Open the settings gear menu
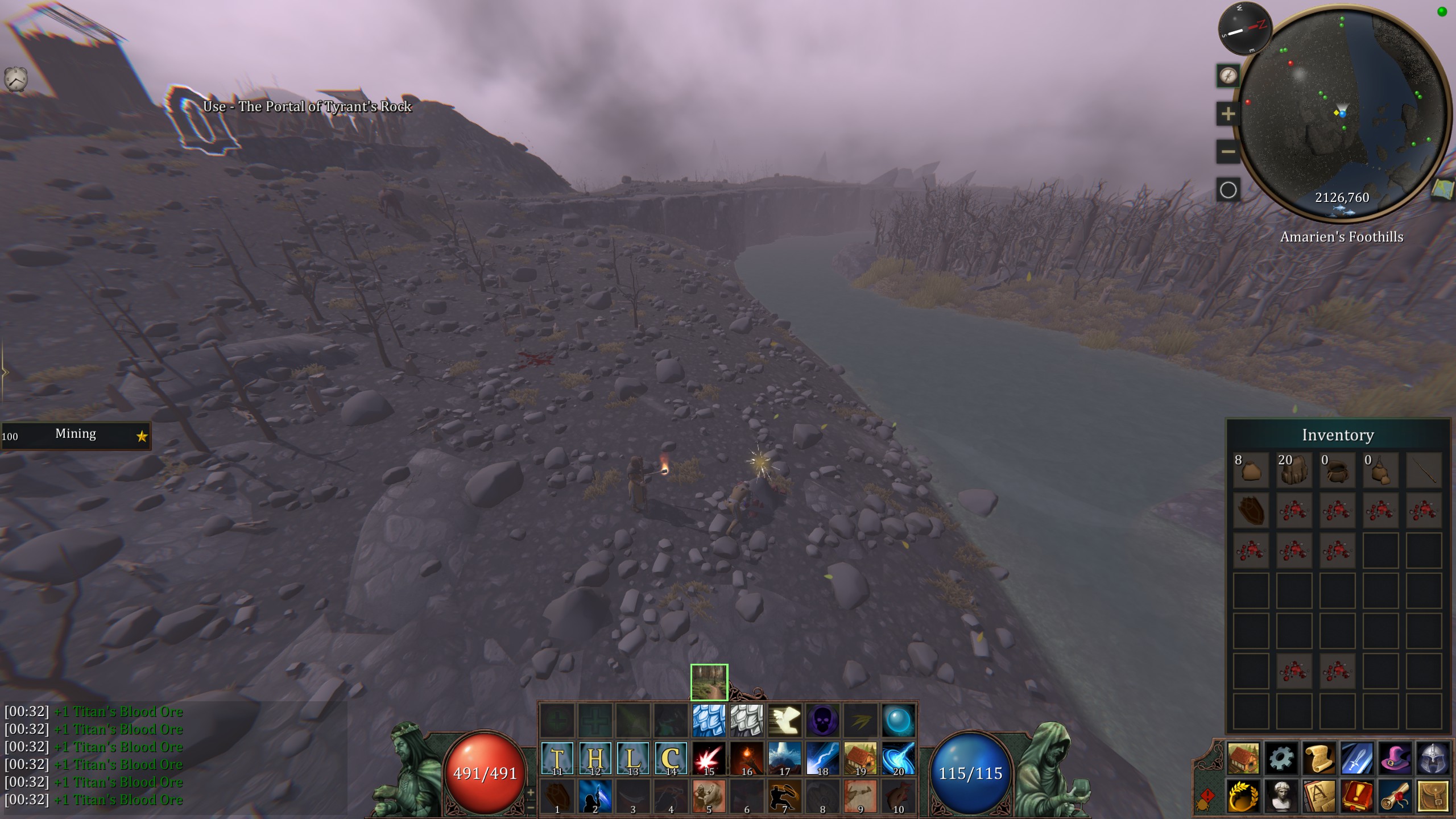1456x819 pixels. point(1281,758)
